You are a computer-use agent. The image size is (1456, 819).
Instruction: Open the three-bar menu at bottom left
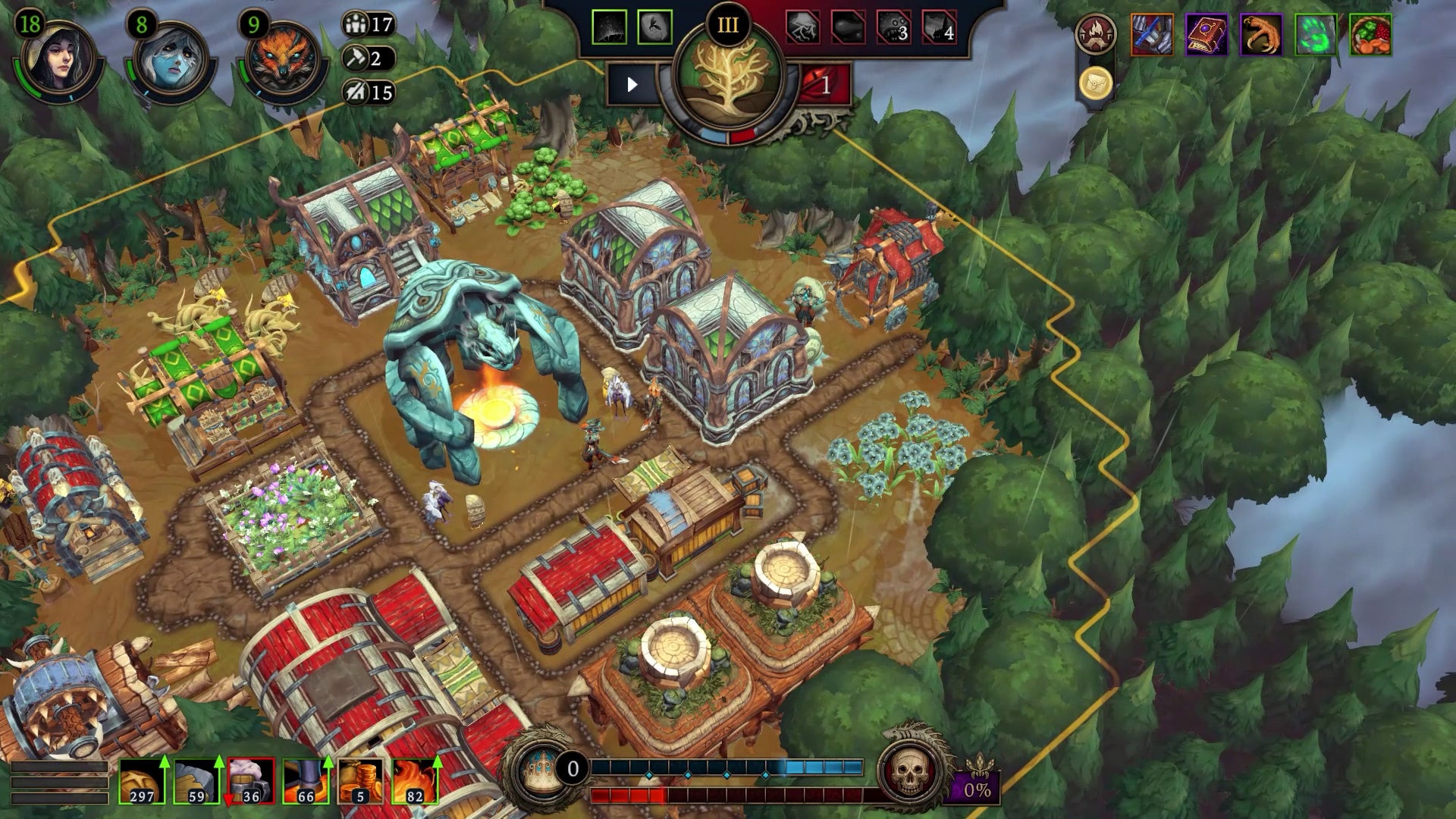click(59, 782)
